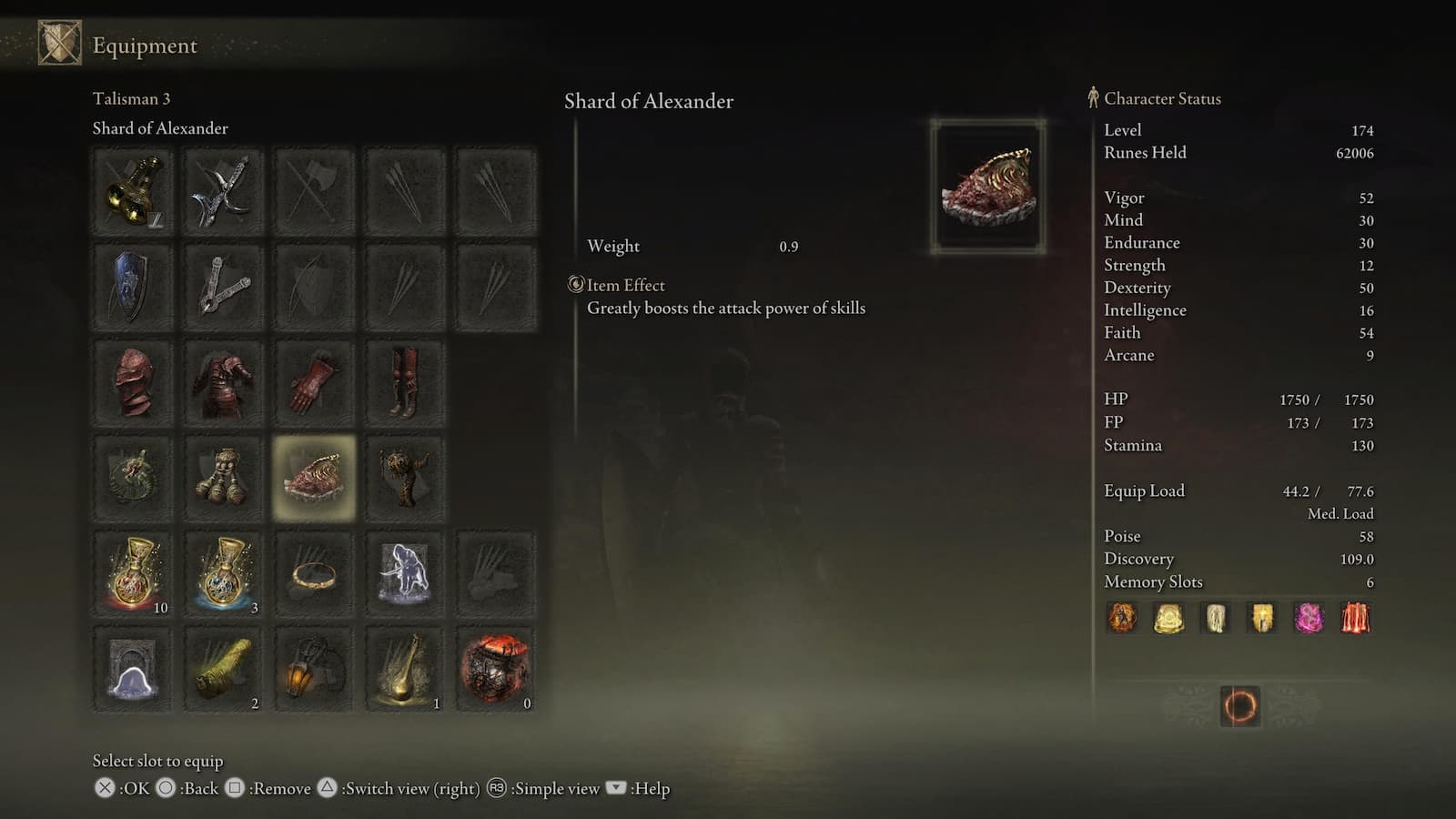Select the red incantation in last memory slot
The height and width of the screenshot is (819, 1456).
(1354, 618)
